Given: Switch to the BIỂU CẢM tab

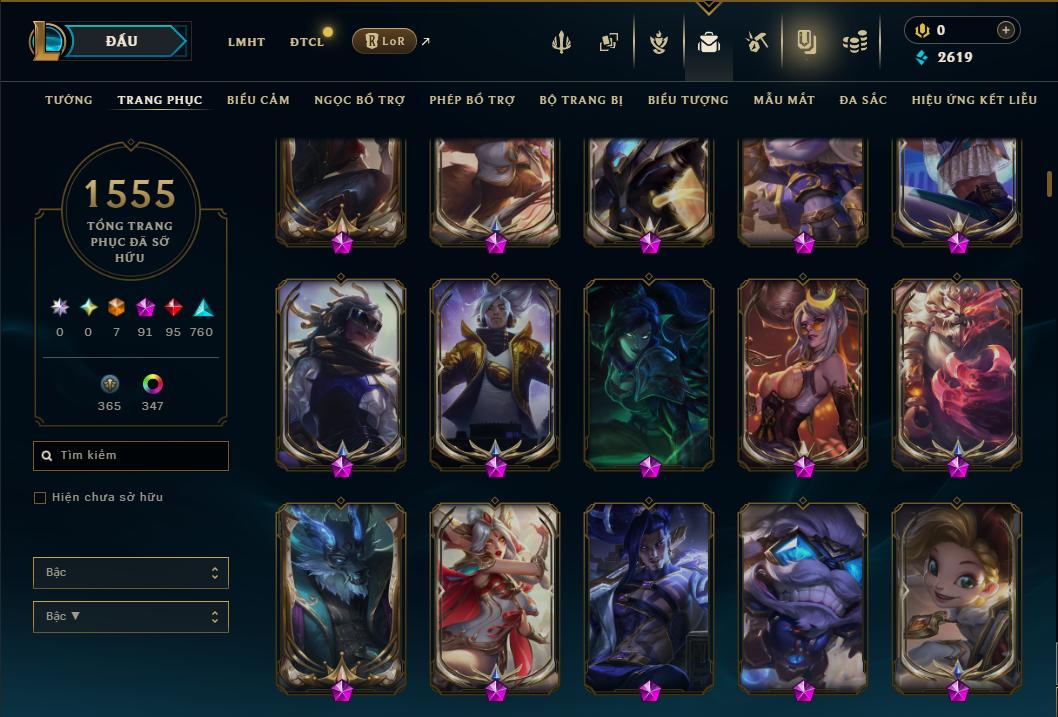Looking at the screenshot, I should coord(258,100).
